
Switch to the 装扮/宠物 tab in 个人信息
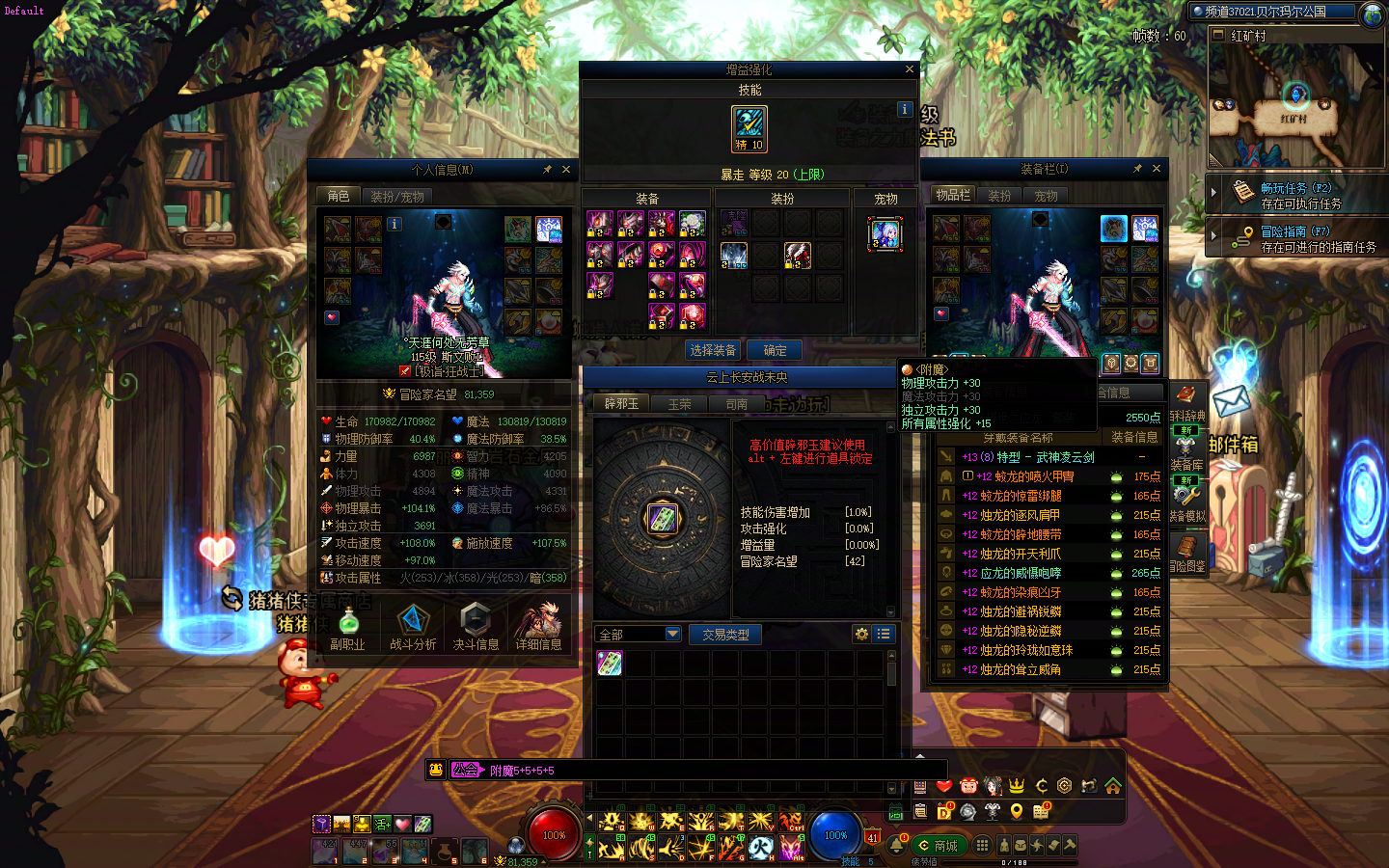point(397,196)
